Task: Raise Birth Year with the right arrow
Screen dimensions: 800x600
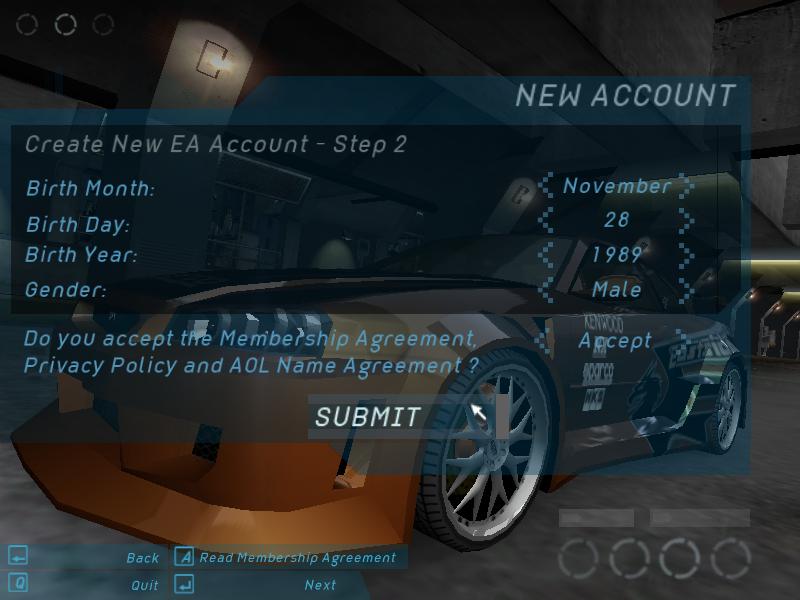Action: coord(686,254)
